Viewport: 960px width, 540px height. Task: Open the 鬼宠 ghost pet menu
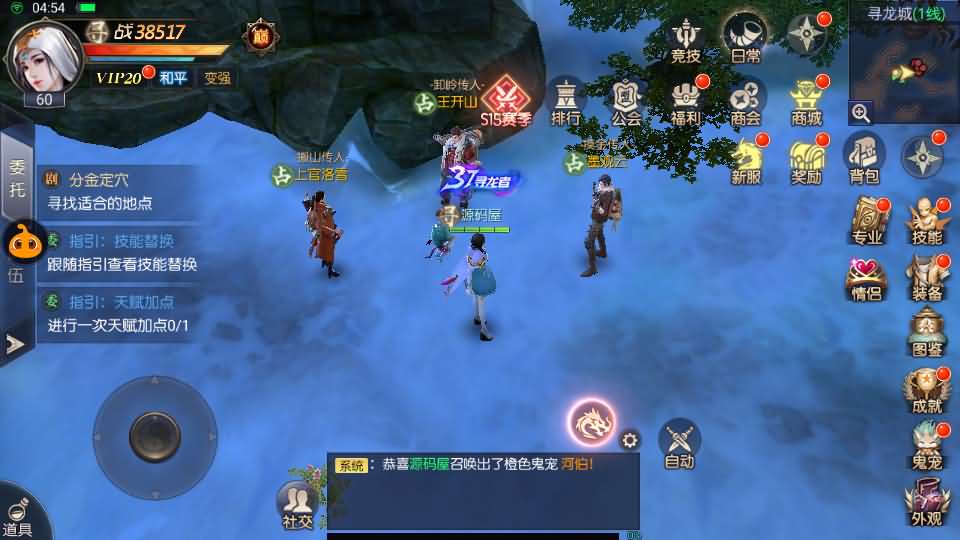(927, 444)
